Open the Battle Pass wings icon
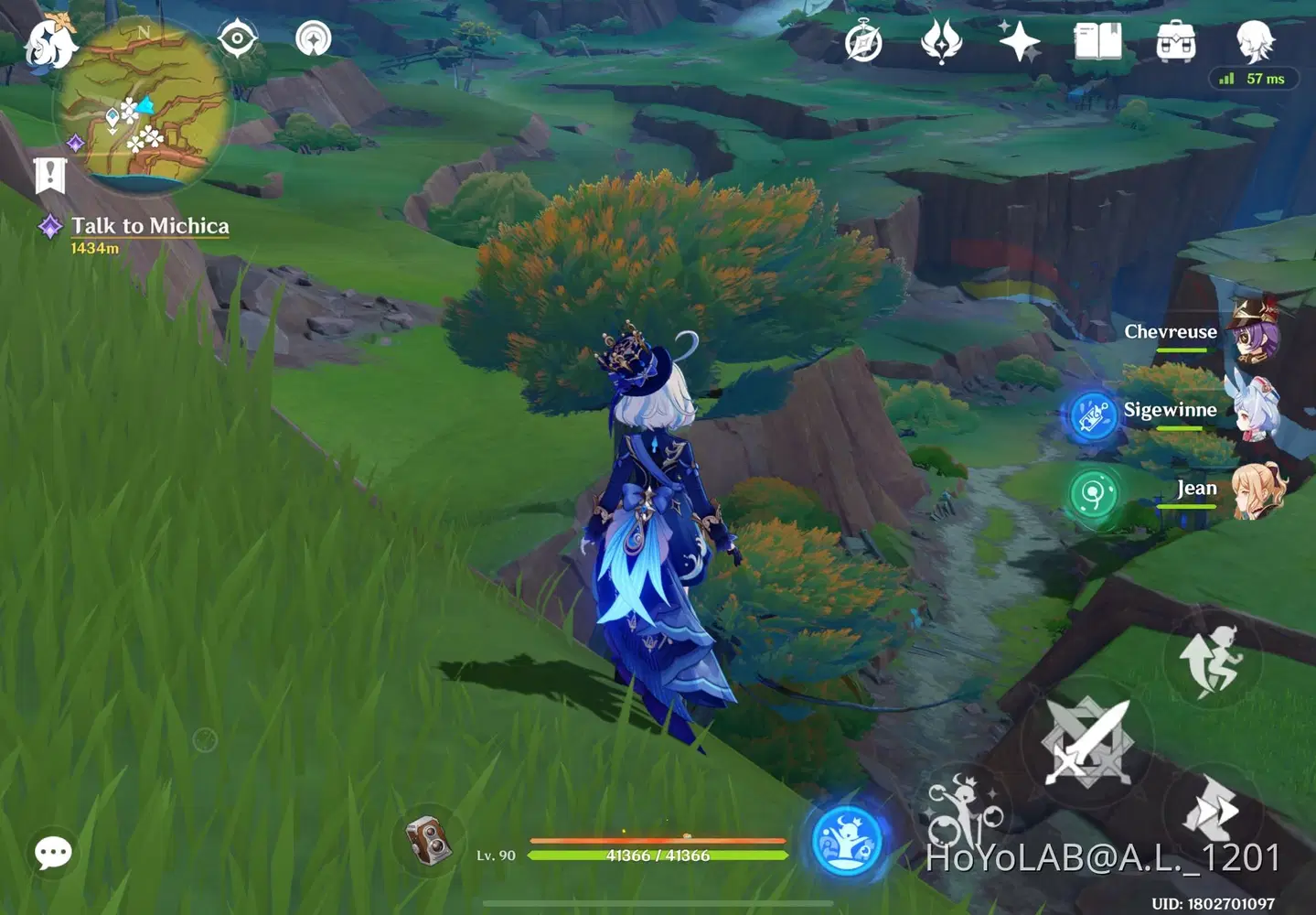1316x915 pixels. [940, 42]
